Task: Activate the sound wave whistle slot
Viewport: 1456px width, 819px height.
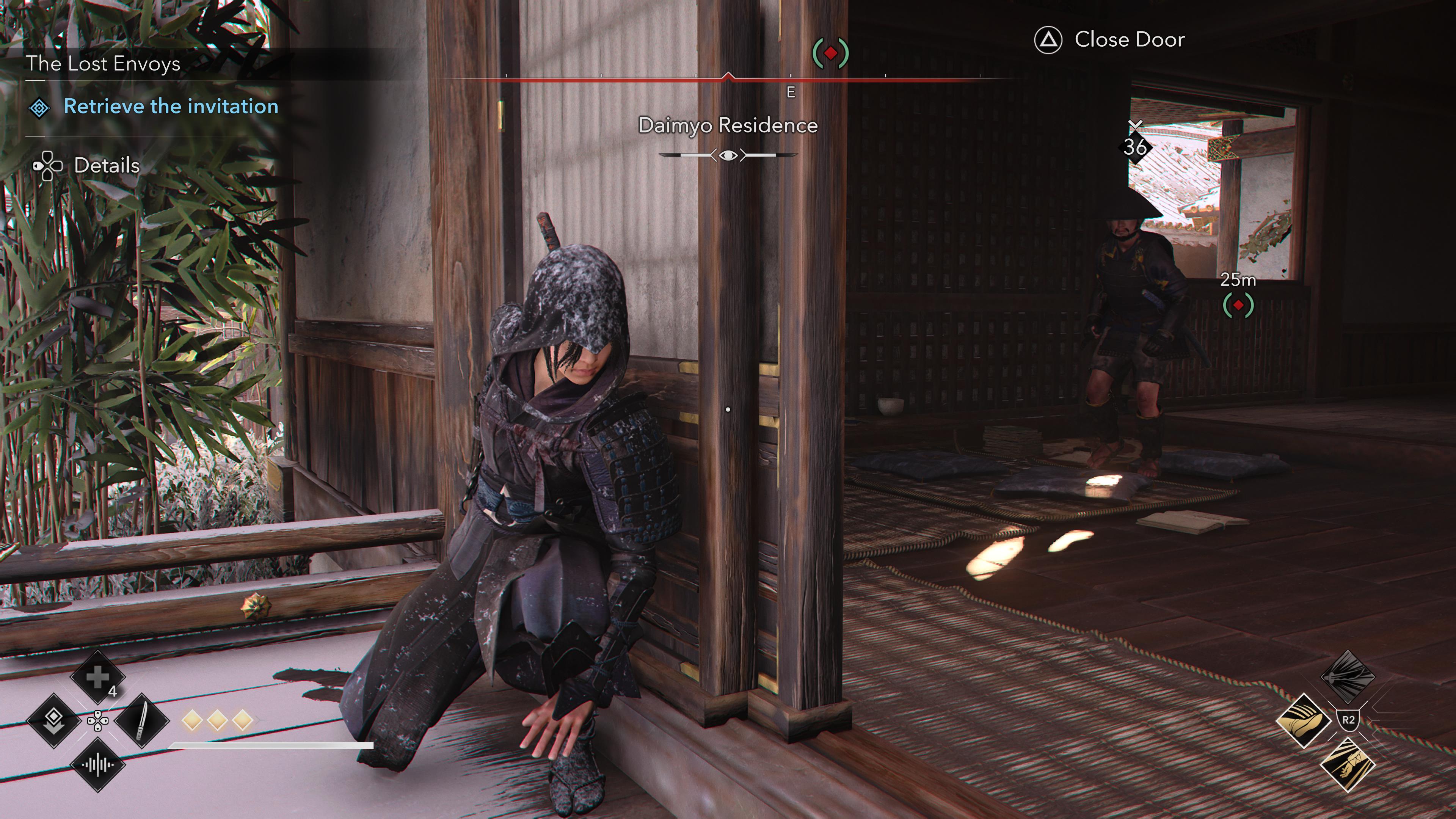Action: 97,765
